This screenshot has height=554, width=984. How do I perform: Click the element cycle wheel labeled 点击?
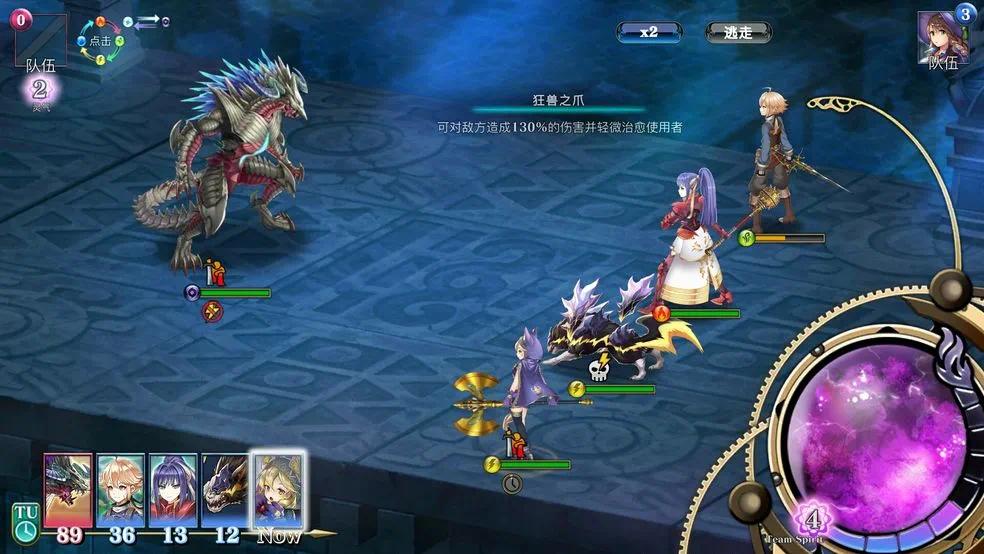100,41
